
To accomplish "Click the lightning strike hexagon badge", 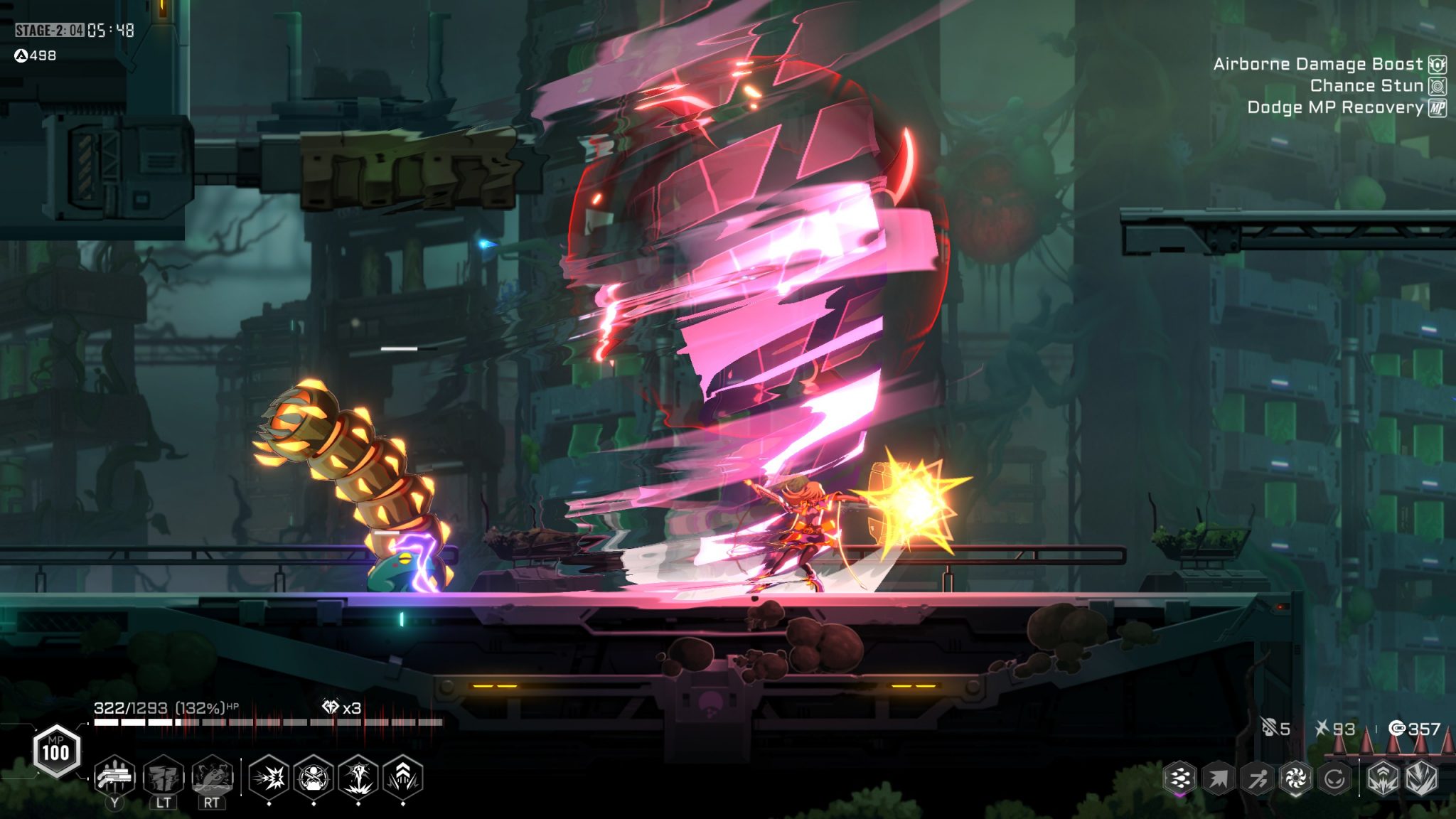I will (x=1422, y=778).
